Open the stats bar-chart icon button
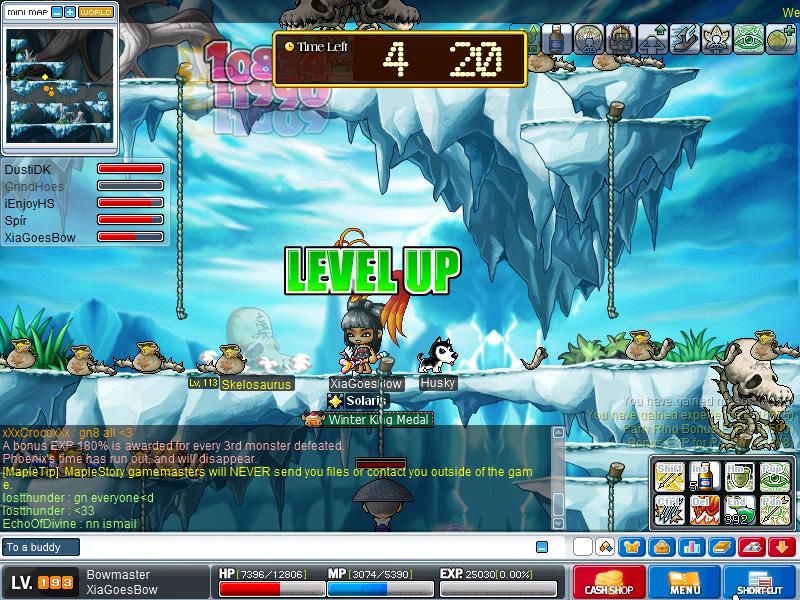The height and width of the screenshot is (600, 800). coord(690,547)
